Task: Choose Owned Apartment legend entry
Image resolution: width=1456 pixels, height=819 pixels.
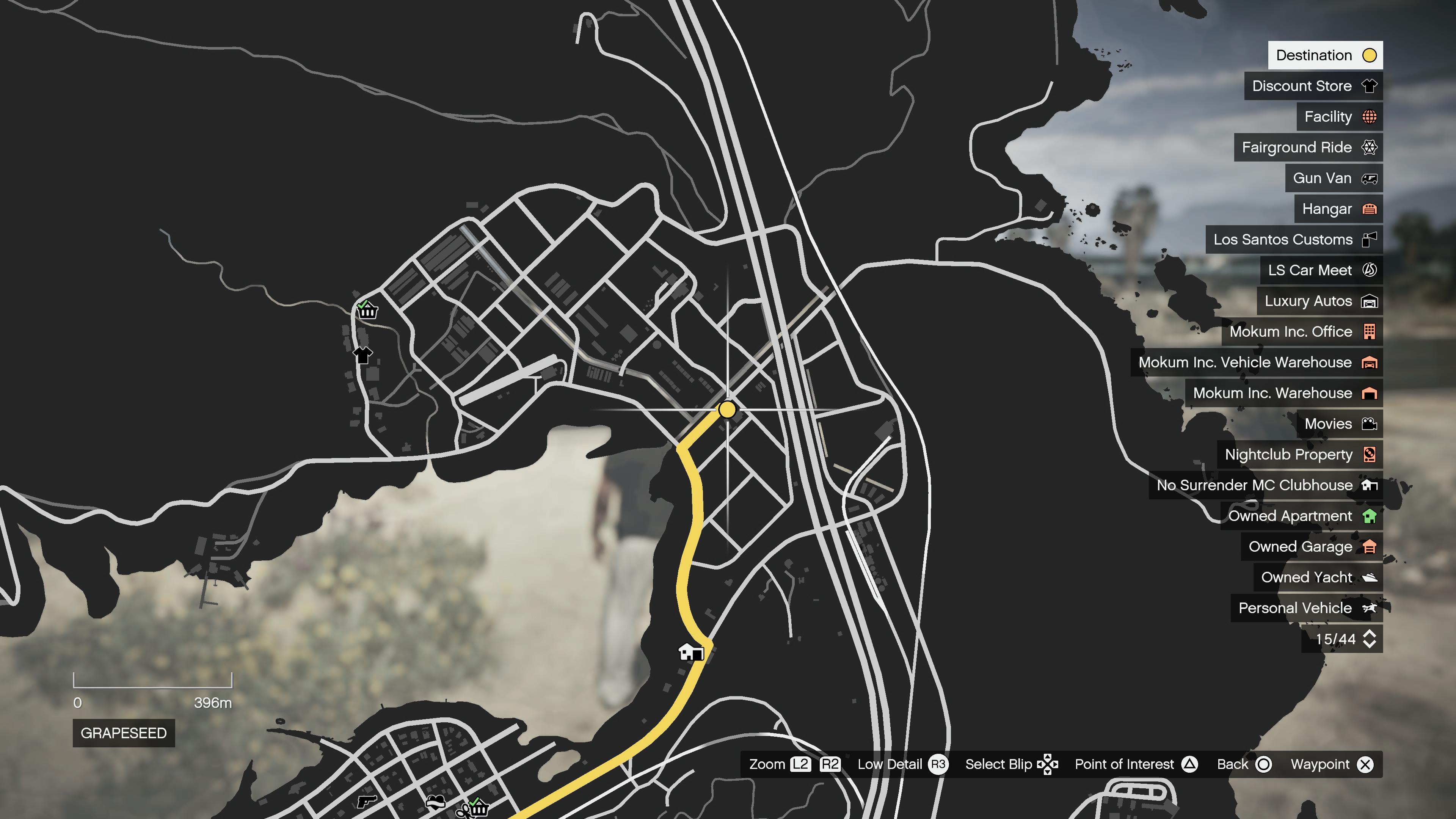Action: 1301,516
